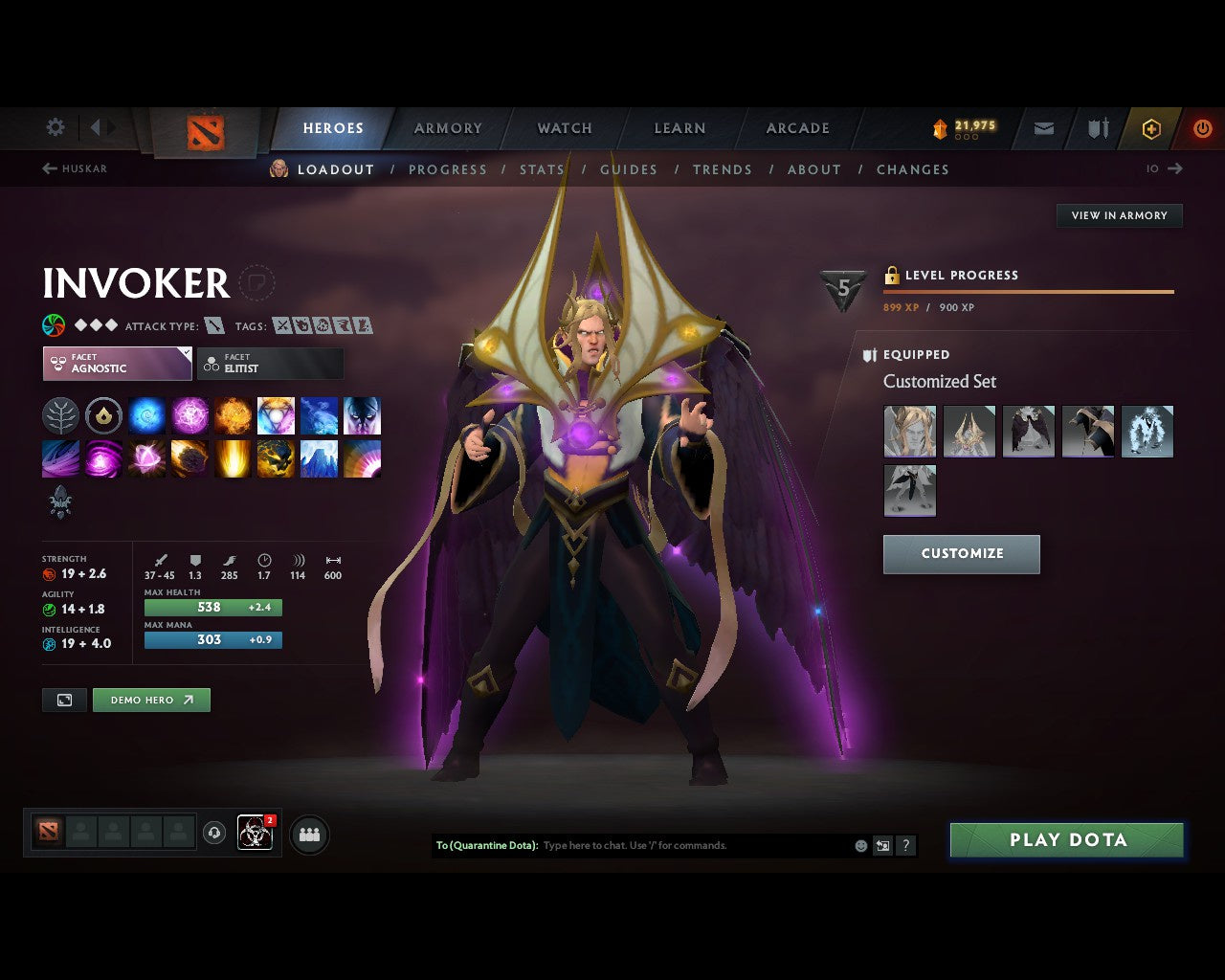Switch to the ARMORY tab

tap(448, 128)
